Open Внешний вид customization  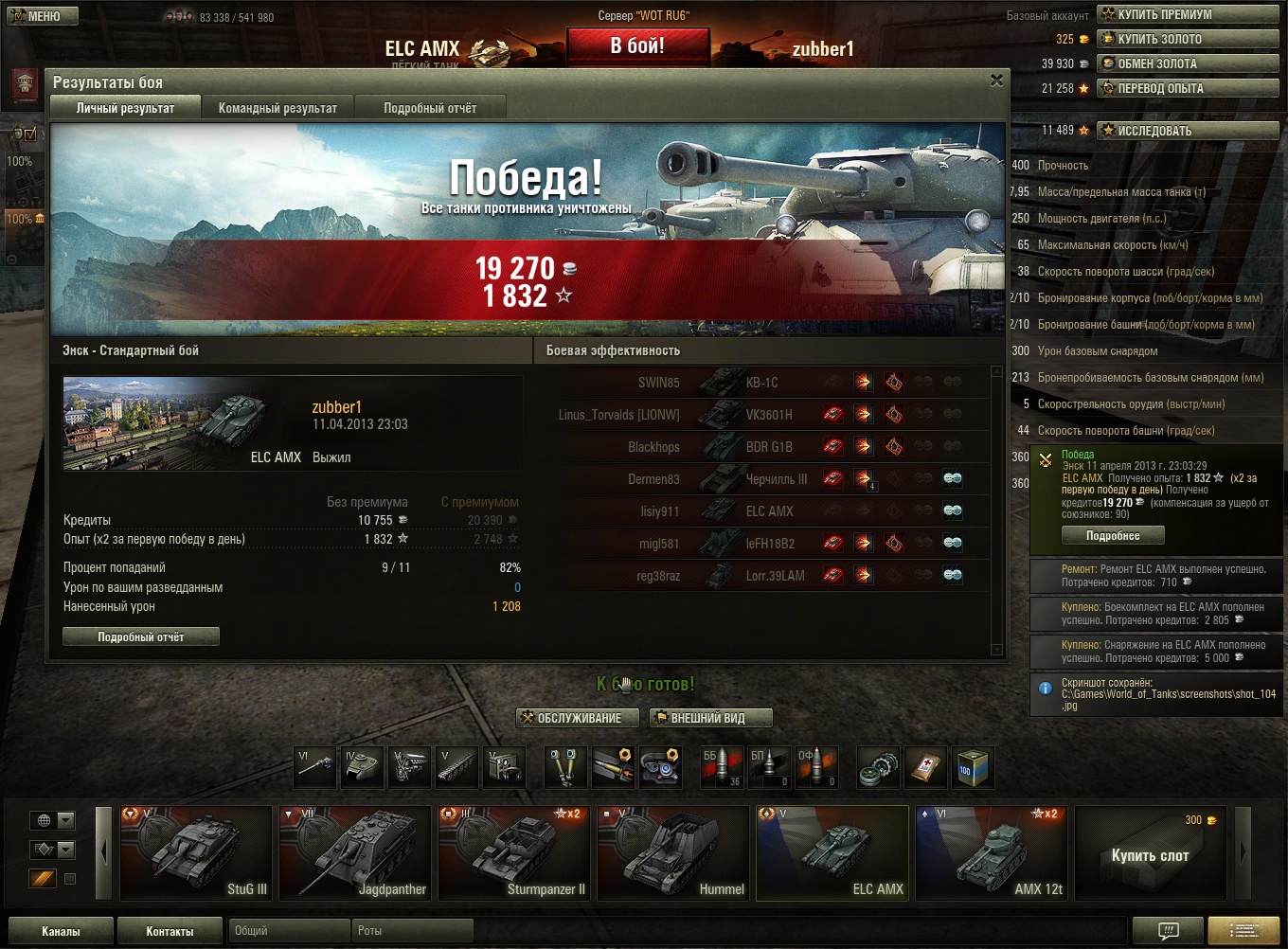pyautogui.click(x=710, y=718)
